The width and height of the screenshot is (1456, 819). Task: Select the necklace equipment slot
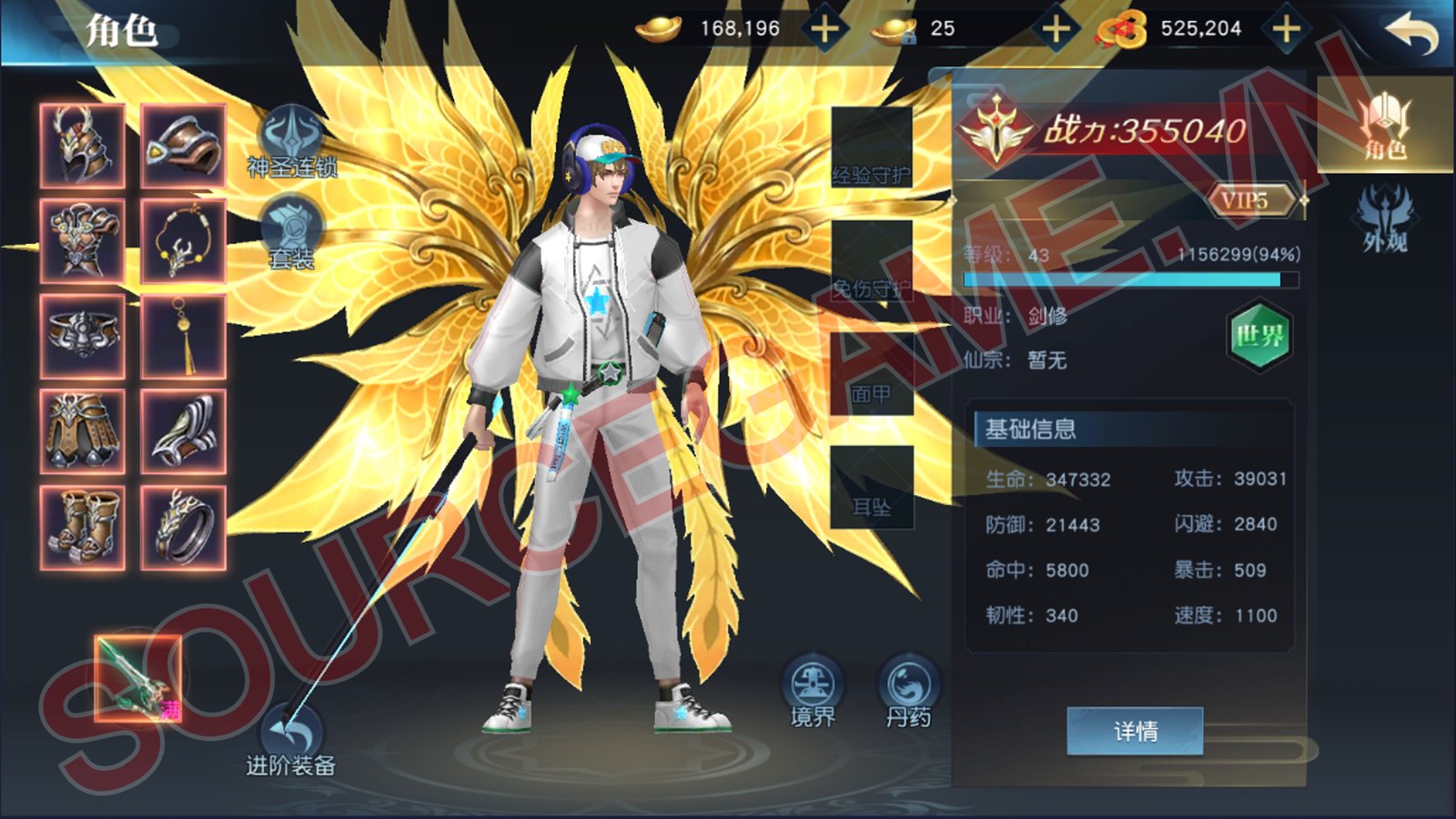(183, 241)
